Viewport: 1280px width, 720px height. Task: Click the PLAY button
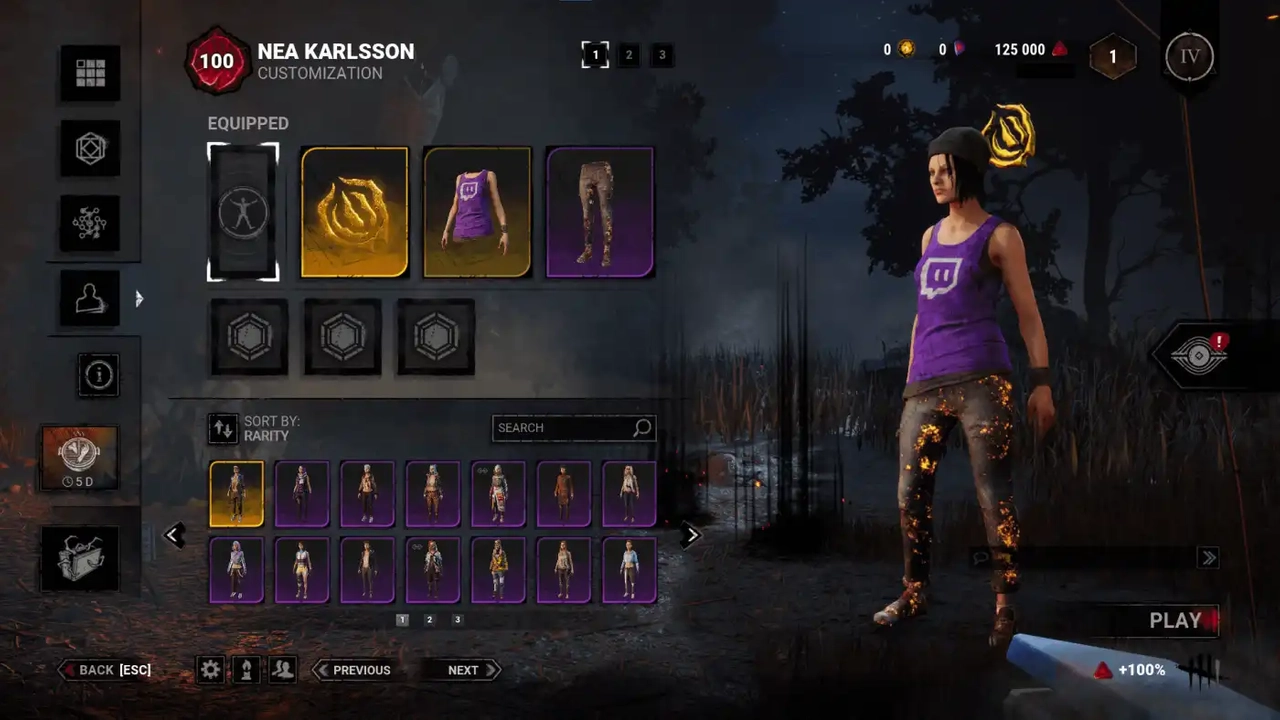point(1175,621)
